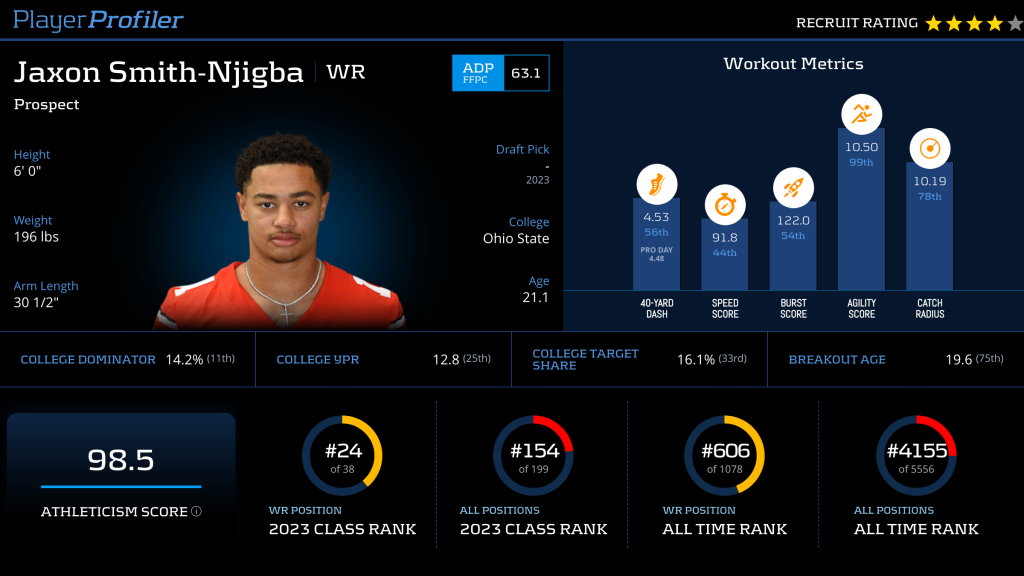Click the Catch Radius target icon
Viewport: 1024px width, 576px height.
[x=929, y=148]
